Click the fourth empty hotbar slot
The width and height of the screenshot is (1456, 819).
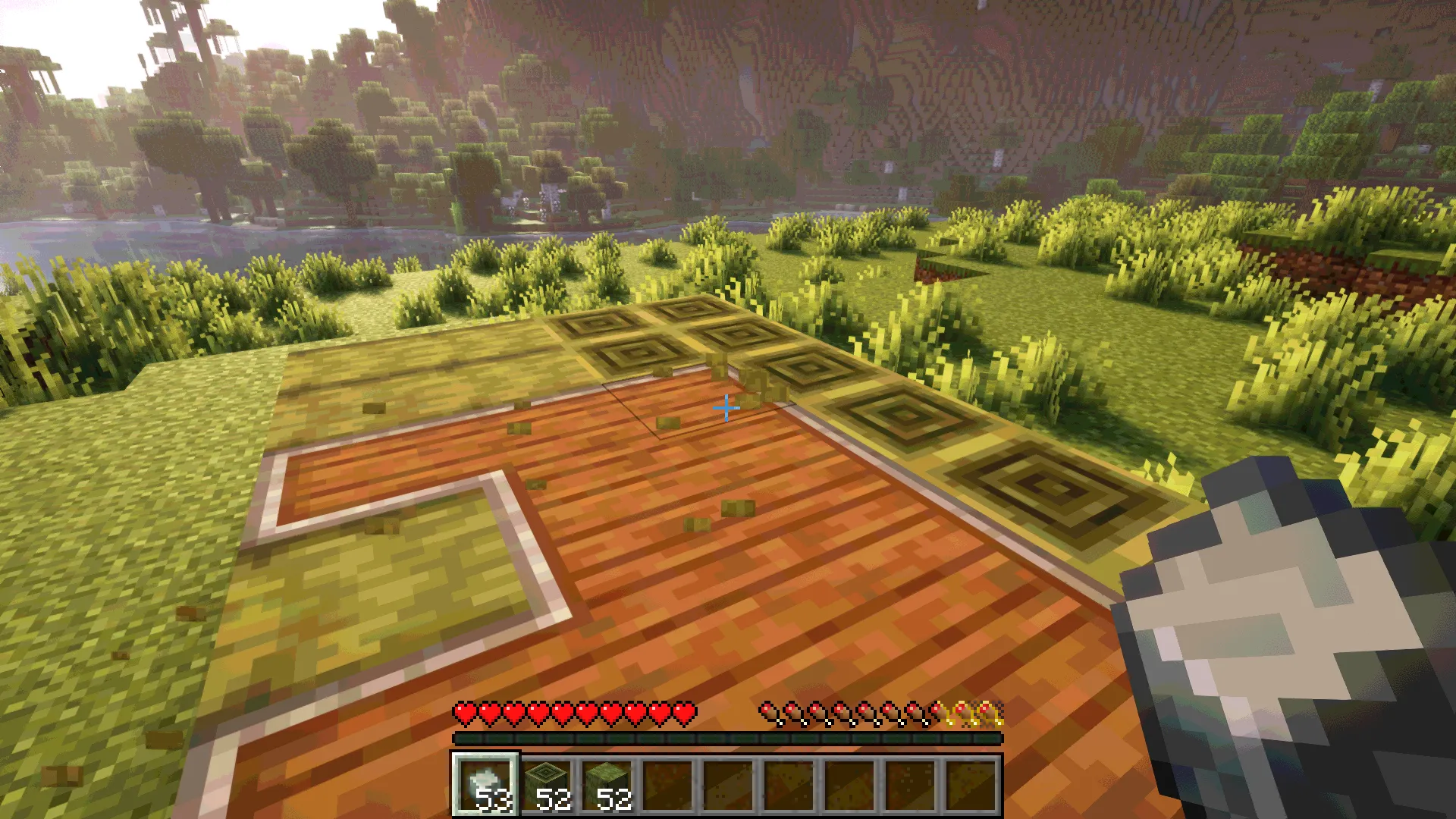point(670,785)
